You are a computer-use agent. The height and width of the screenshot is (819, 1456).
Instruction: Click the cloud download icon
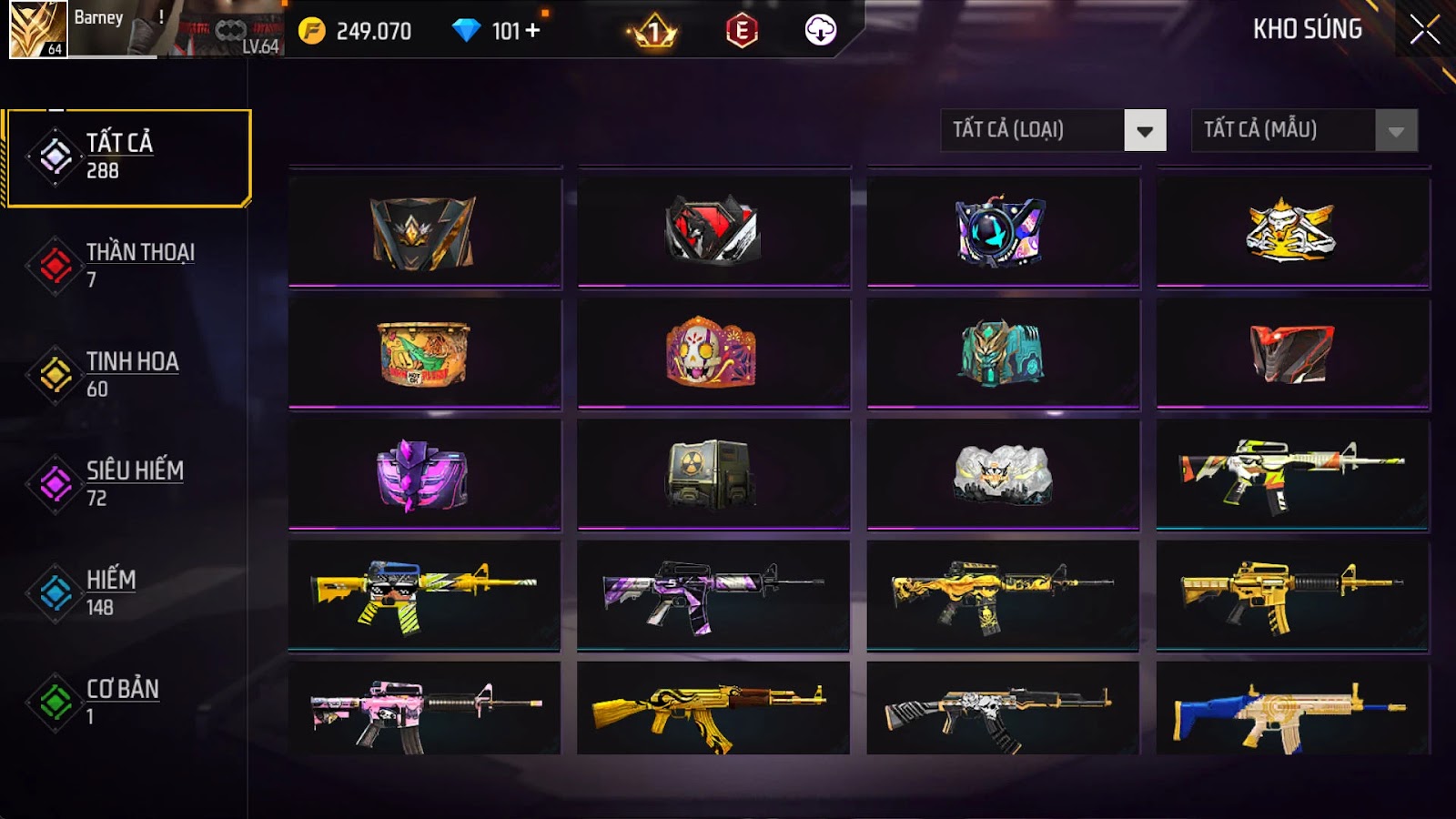tap(820, 30)
